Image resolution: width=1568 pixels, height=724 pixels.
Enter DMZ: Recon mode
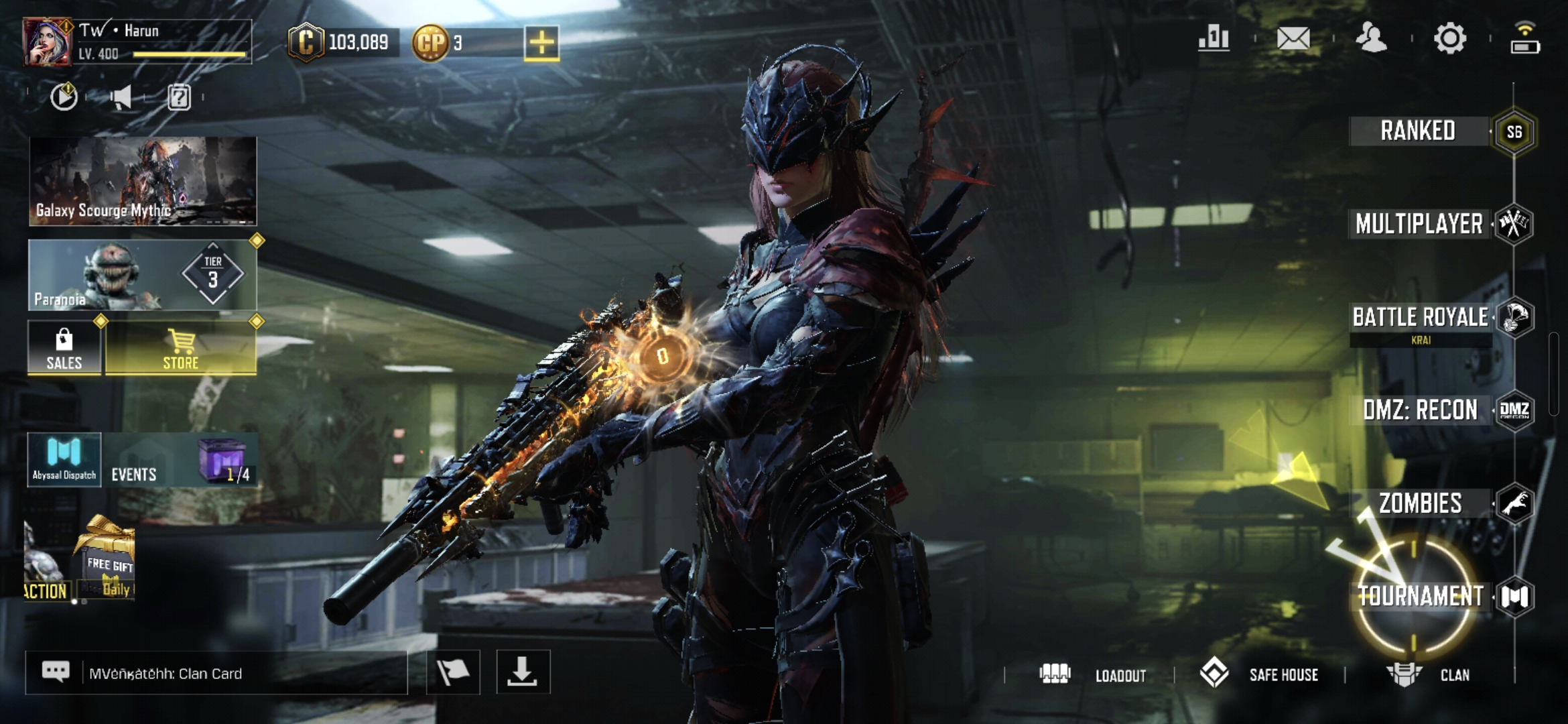tap(1420, 410)
